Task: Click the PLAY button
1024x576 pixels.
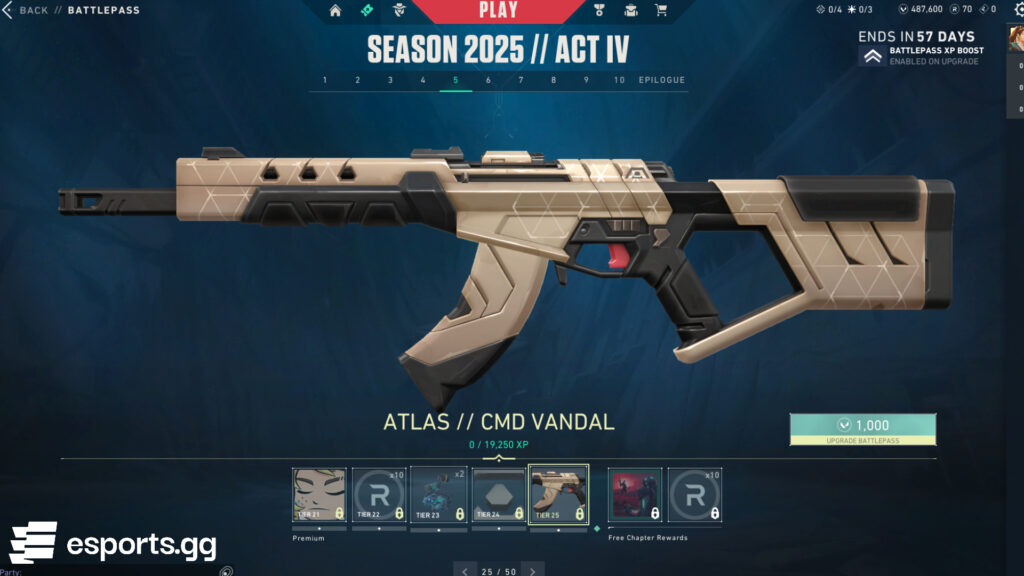Action: click(498, 11)
